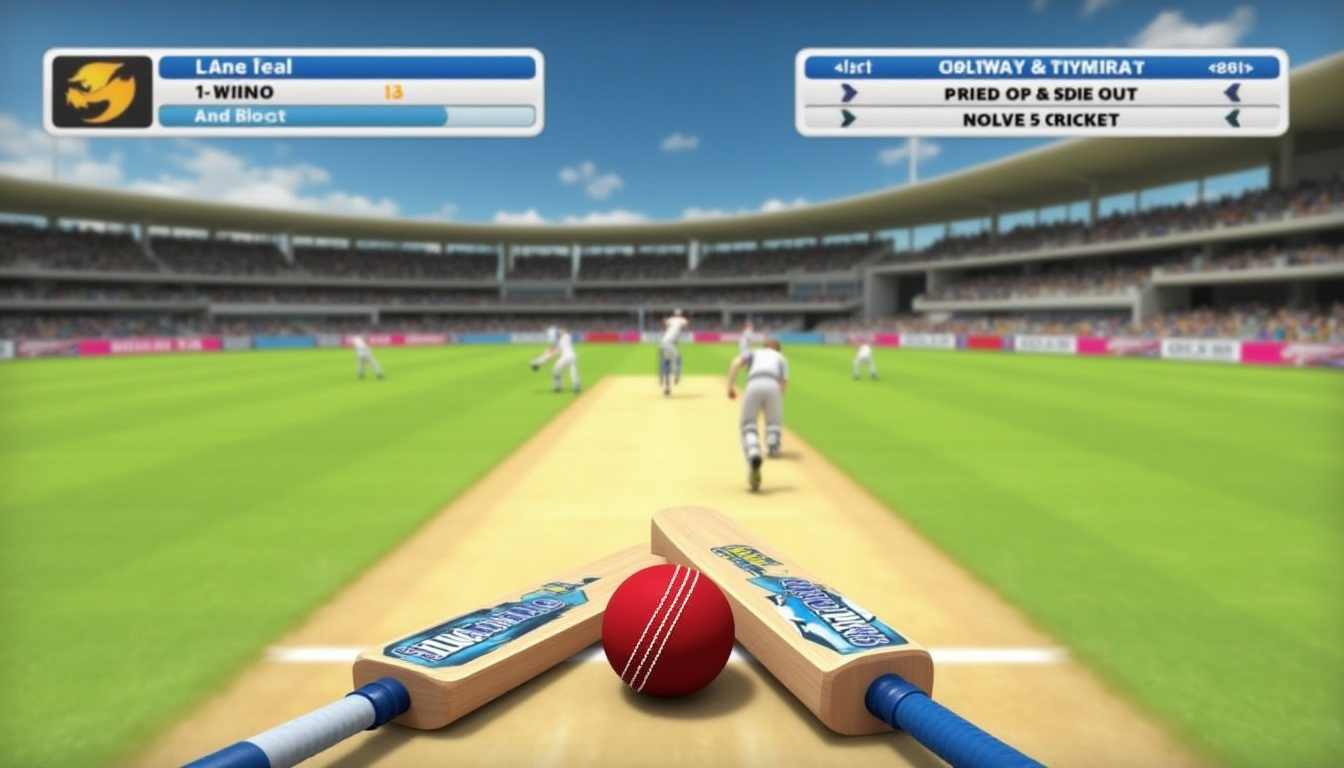Choose the "NOLVE 5 CRICKET" row
Screen dimensions: 1344x768
pyautogui.click(x=1040, y=119)
